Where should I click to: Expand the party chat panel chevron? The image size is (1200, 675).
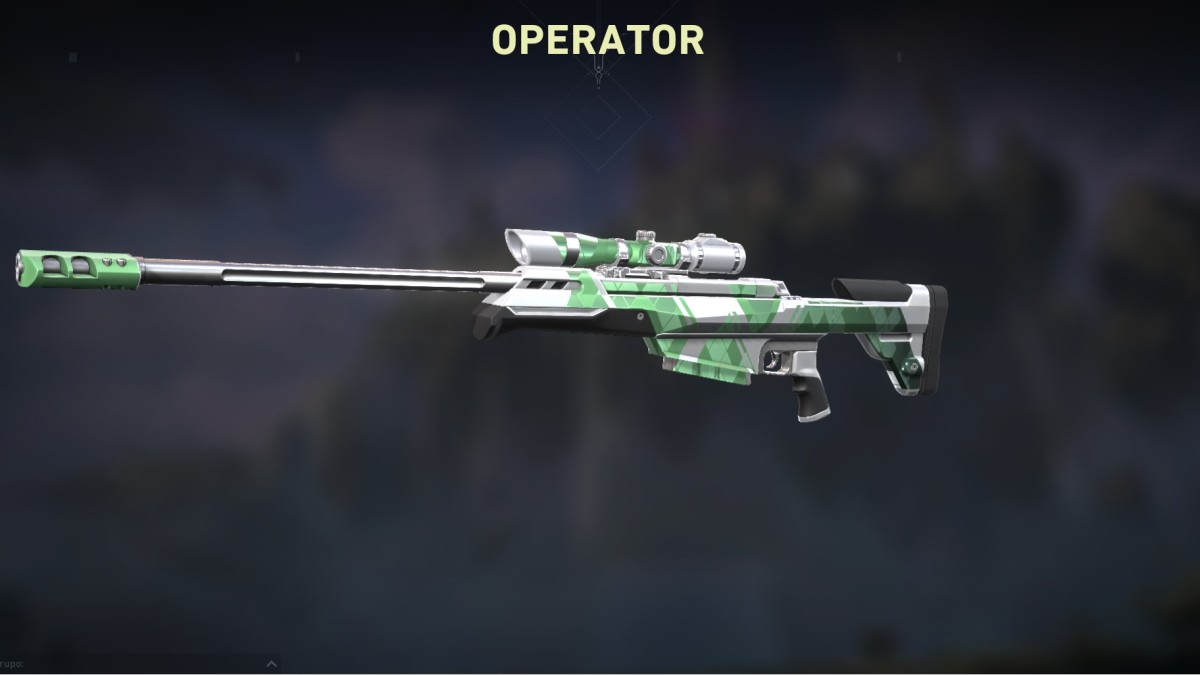(271, 663)
